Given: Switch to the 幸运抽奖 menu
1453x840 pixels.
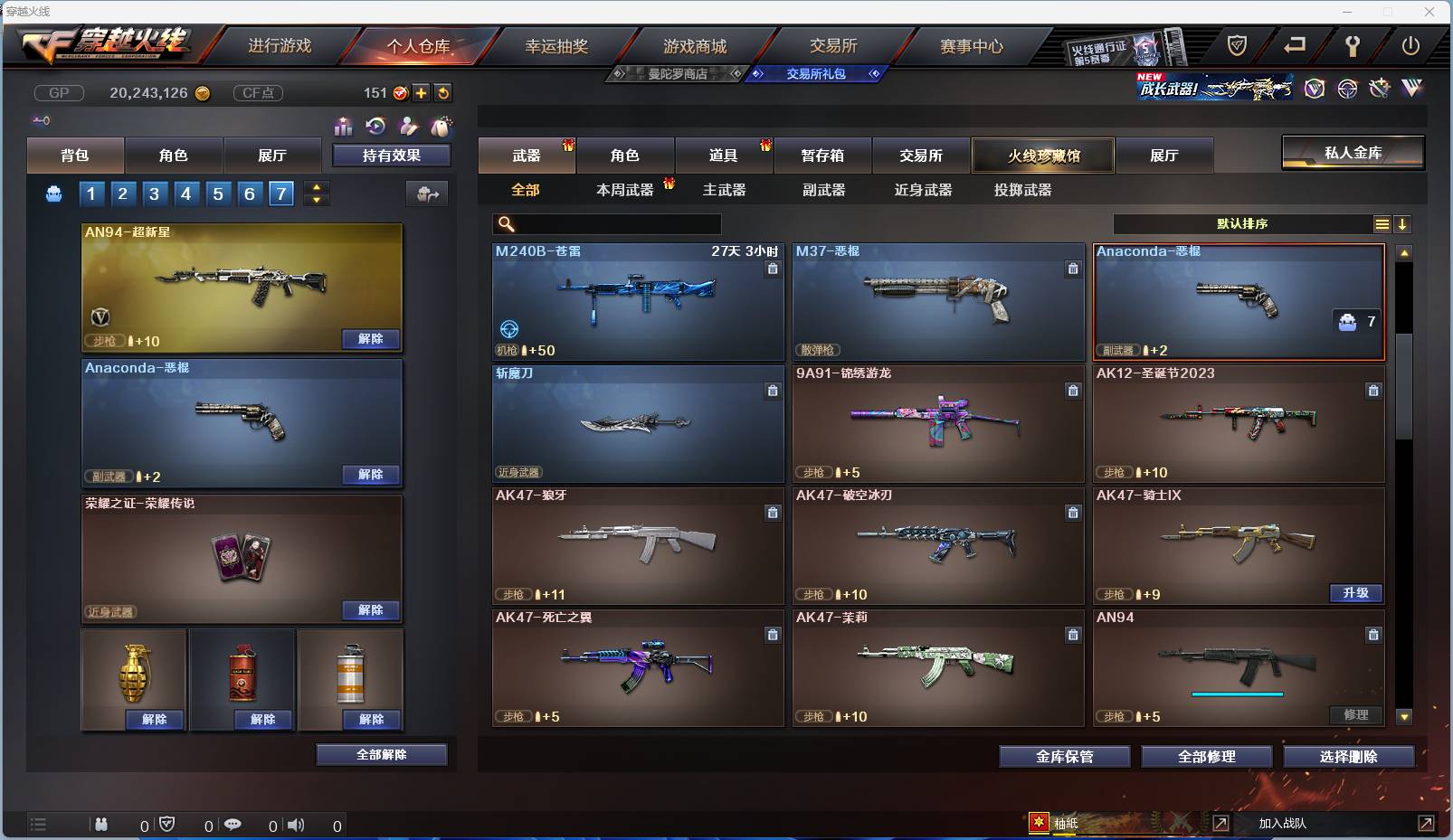Looking at the screenshot, I should point(558,45).
